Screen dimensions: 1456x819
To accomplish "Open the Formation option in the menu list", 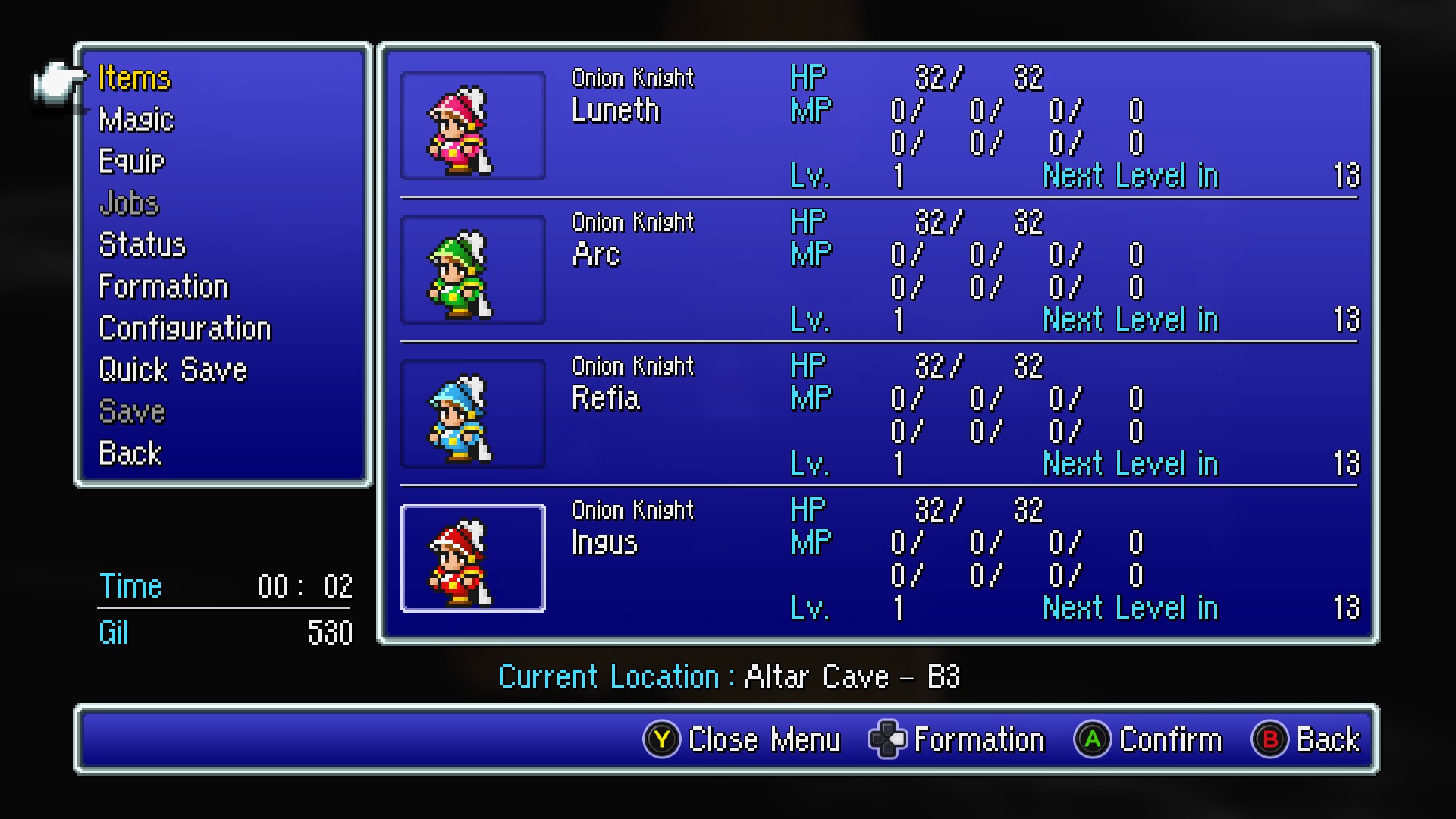I will 164,287.
